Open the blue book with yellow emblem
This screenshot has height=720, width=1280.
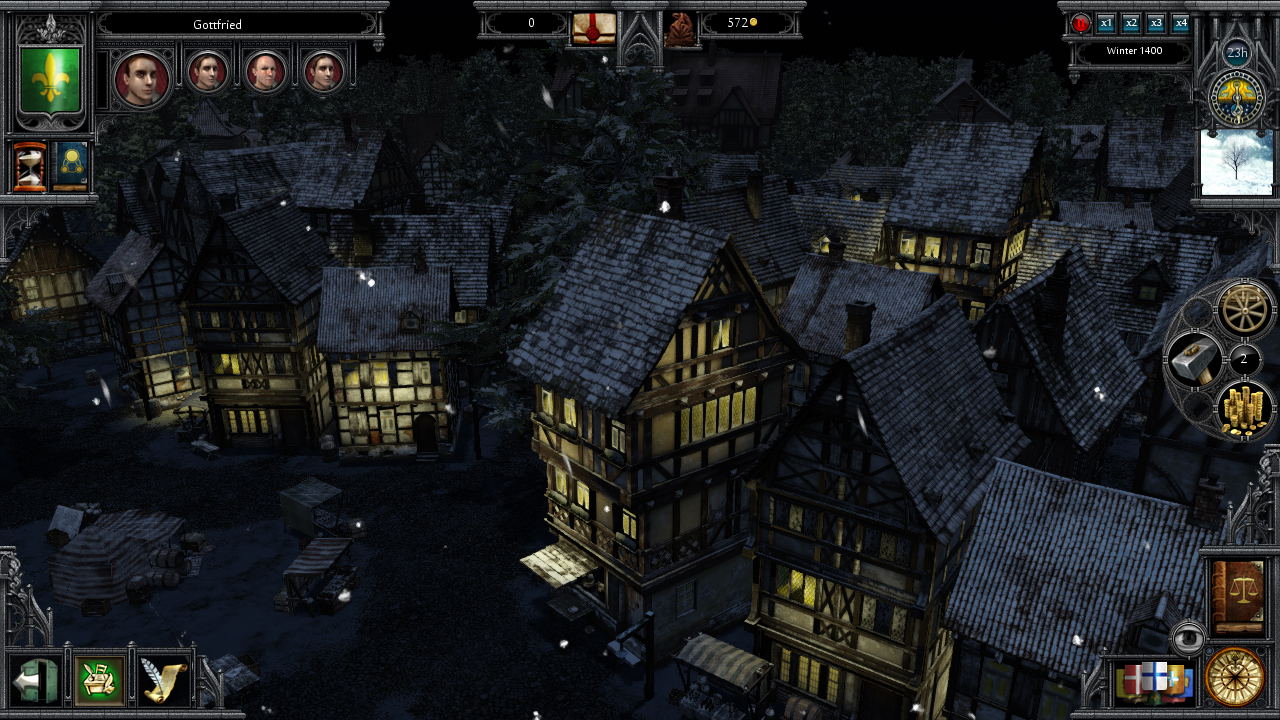pos(70,166)
